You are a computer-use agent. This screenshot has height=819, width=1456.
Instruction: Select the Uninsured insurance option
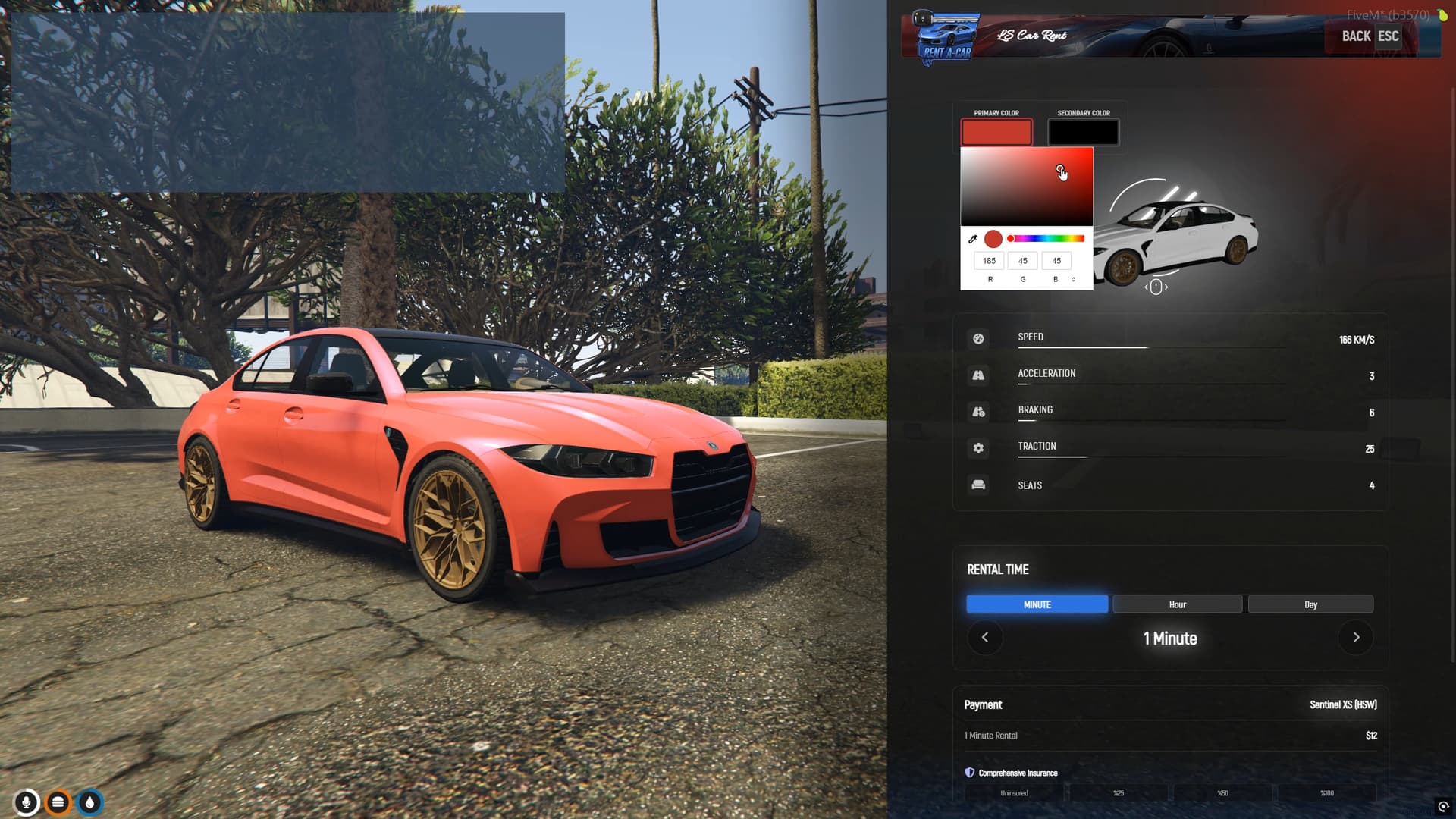1014,792
